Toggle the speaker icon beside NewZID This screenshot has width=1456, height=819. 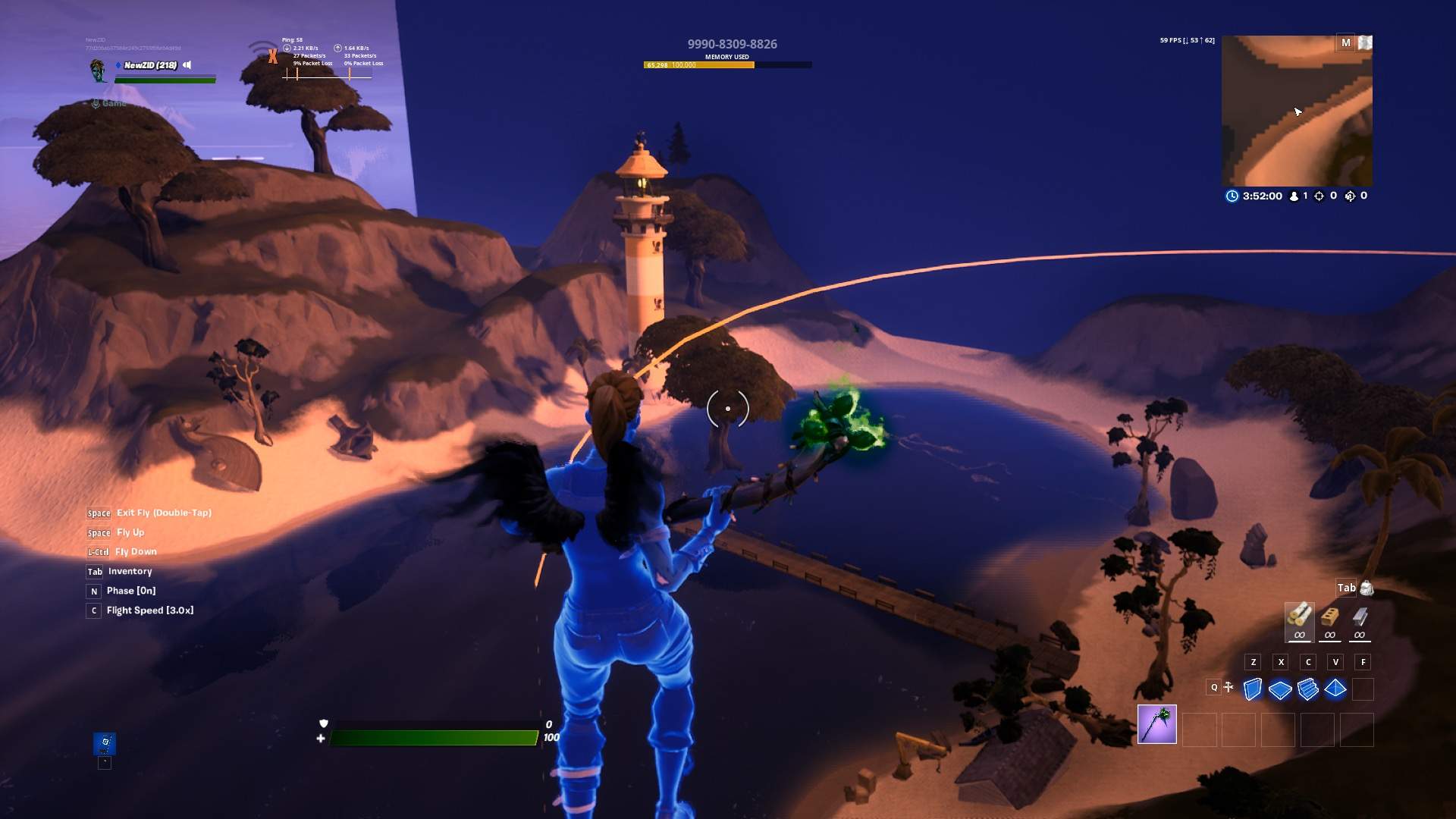pyautogui.click(x=187, y=65)
